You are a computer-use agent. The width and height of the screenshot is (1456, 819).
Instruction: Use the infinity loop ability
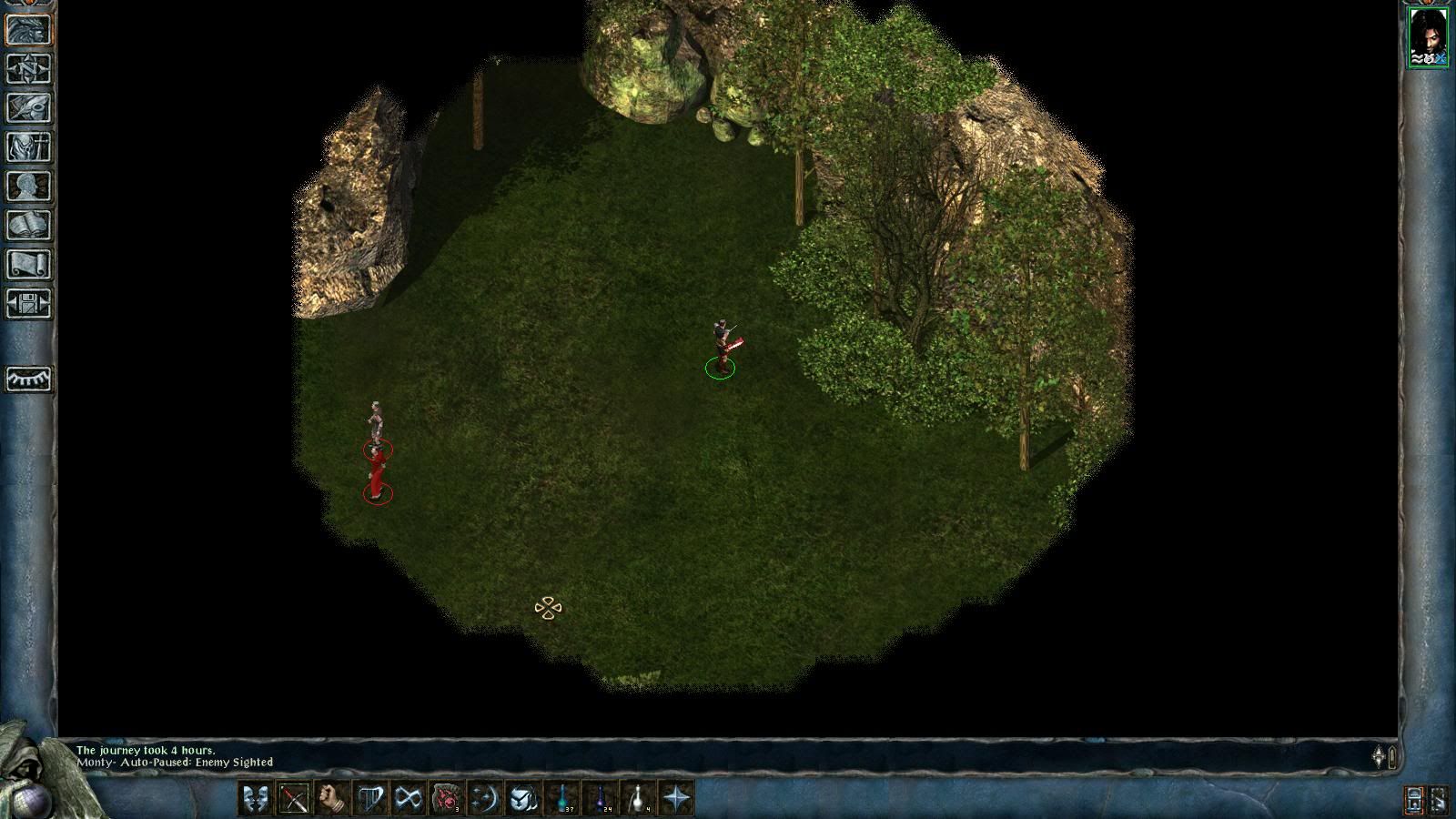coord(409,799)
